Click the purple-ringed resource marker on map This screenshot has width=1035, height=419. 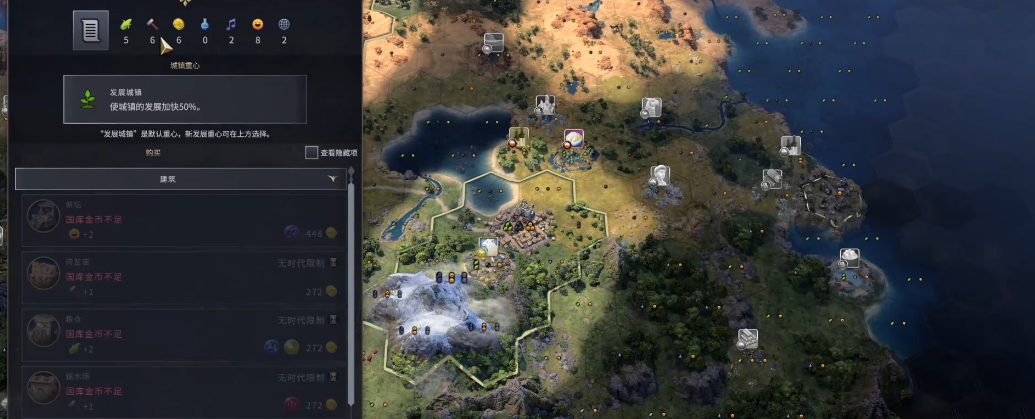pos(574,139)
